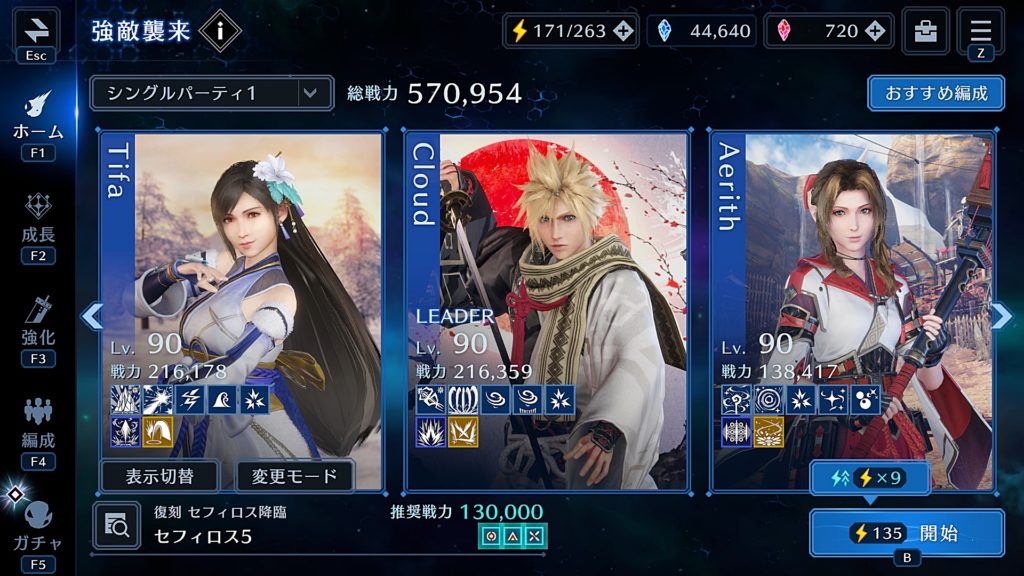The image size is (1024, 576).
Task: Add stamina with the plus button
Action: [623, 31]
